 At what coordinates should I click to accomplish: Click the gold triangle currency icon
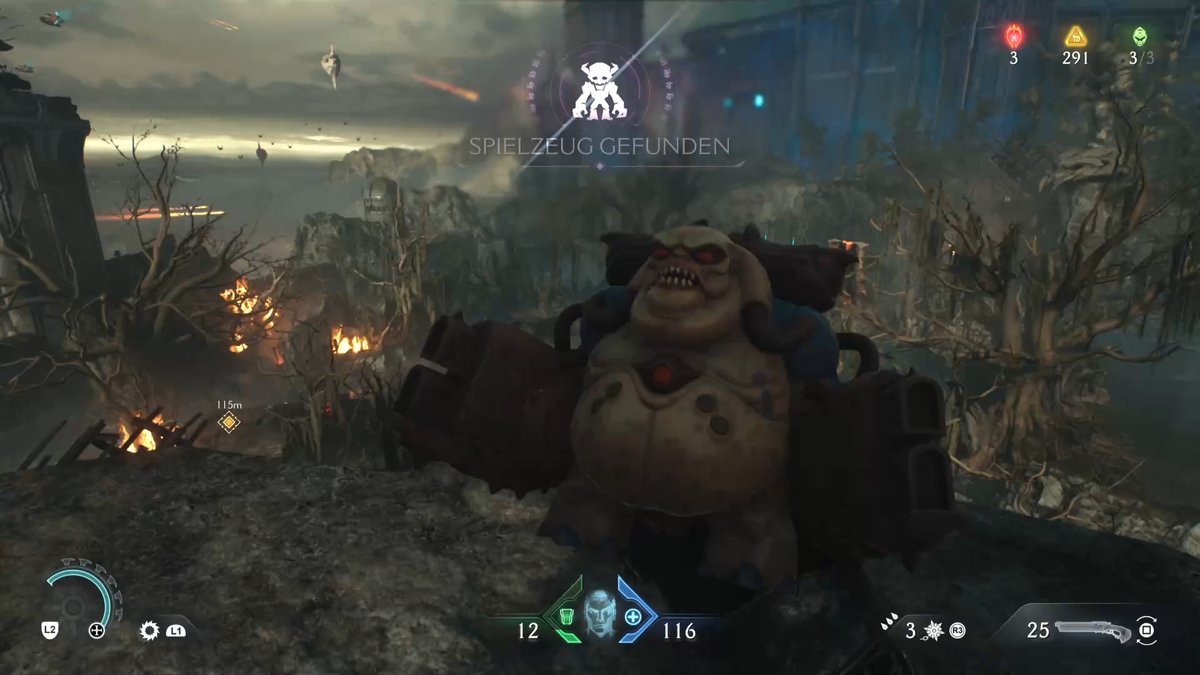click(x=1075, y=37)
